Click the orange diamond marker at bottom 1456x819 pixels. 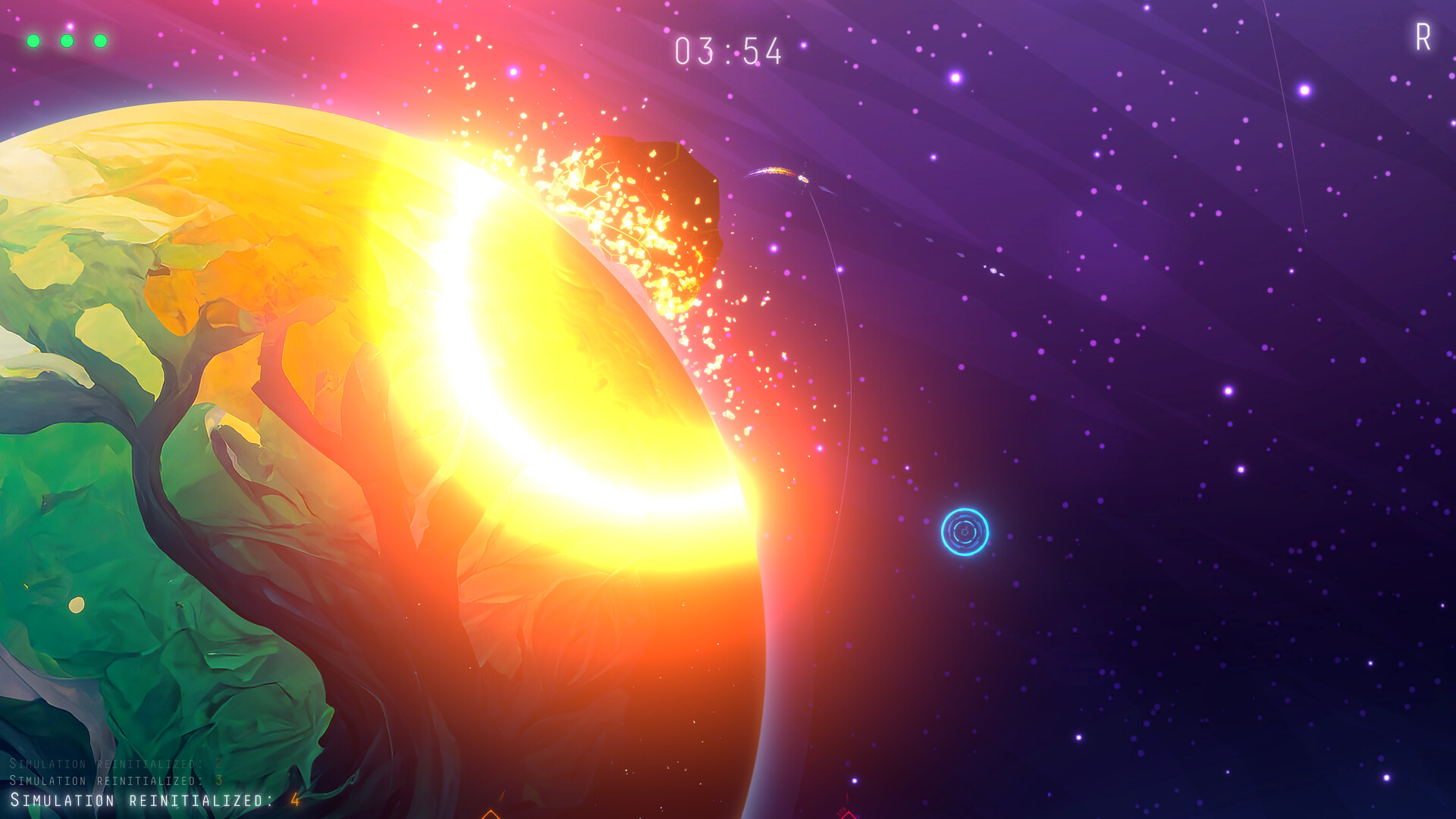pyautogui.click(x=490, y=814)
